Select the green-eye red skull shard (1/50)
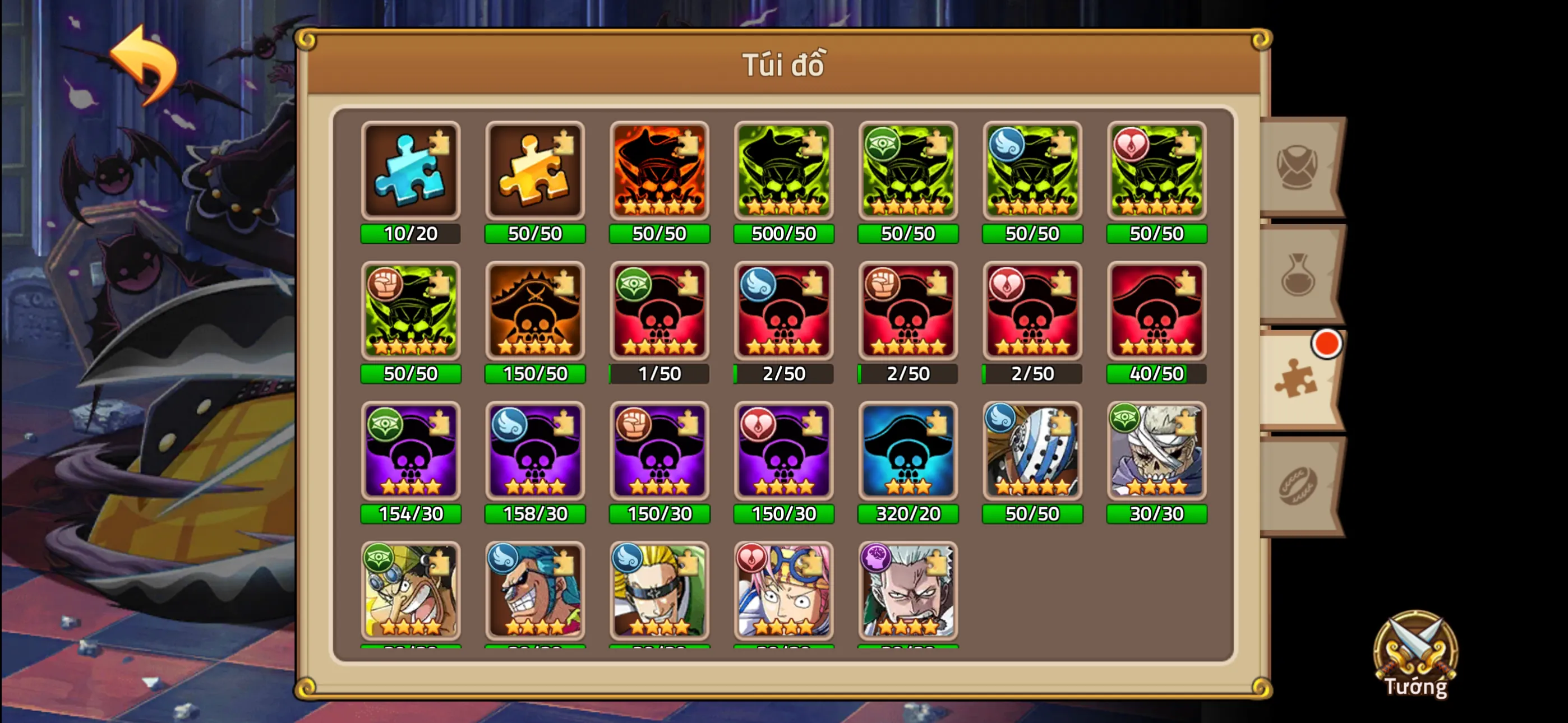This screenshot has height=723, width=1568. click(659, 312)
